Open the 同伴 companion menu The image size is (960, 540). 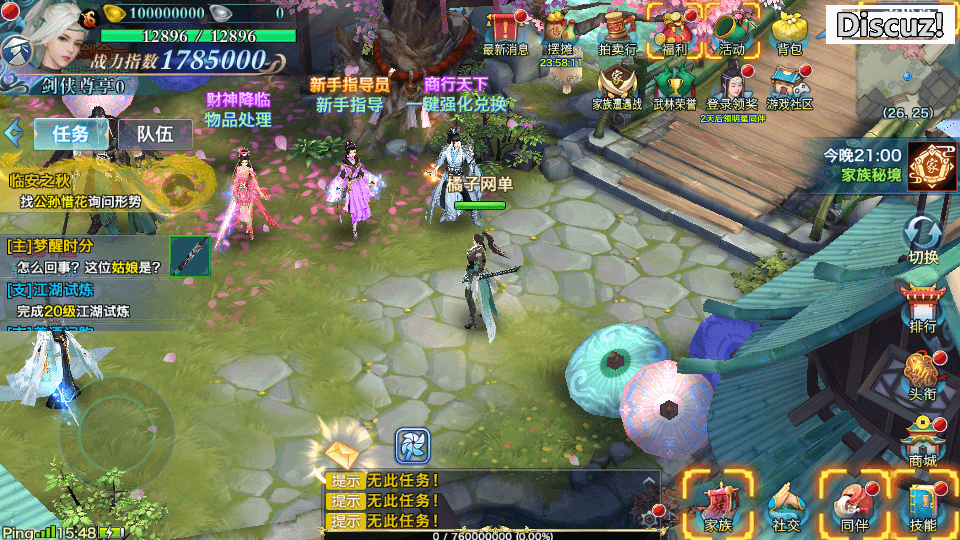[854, 503]
